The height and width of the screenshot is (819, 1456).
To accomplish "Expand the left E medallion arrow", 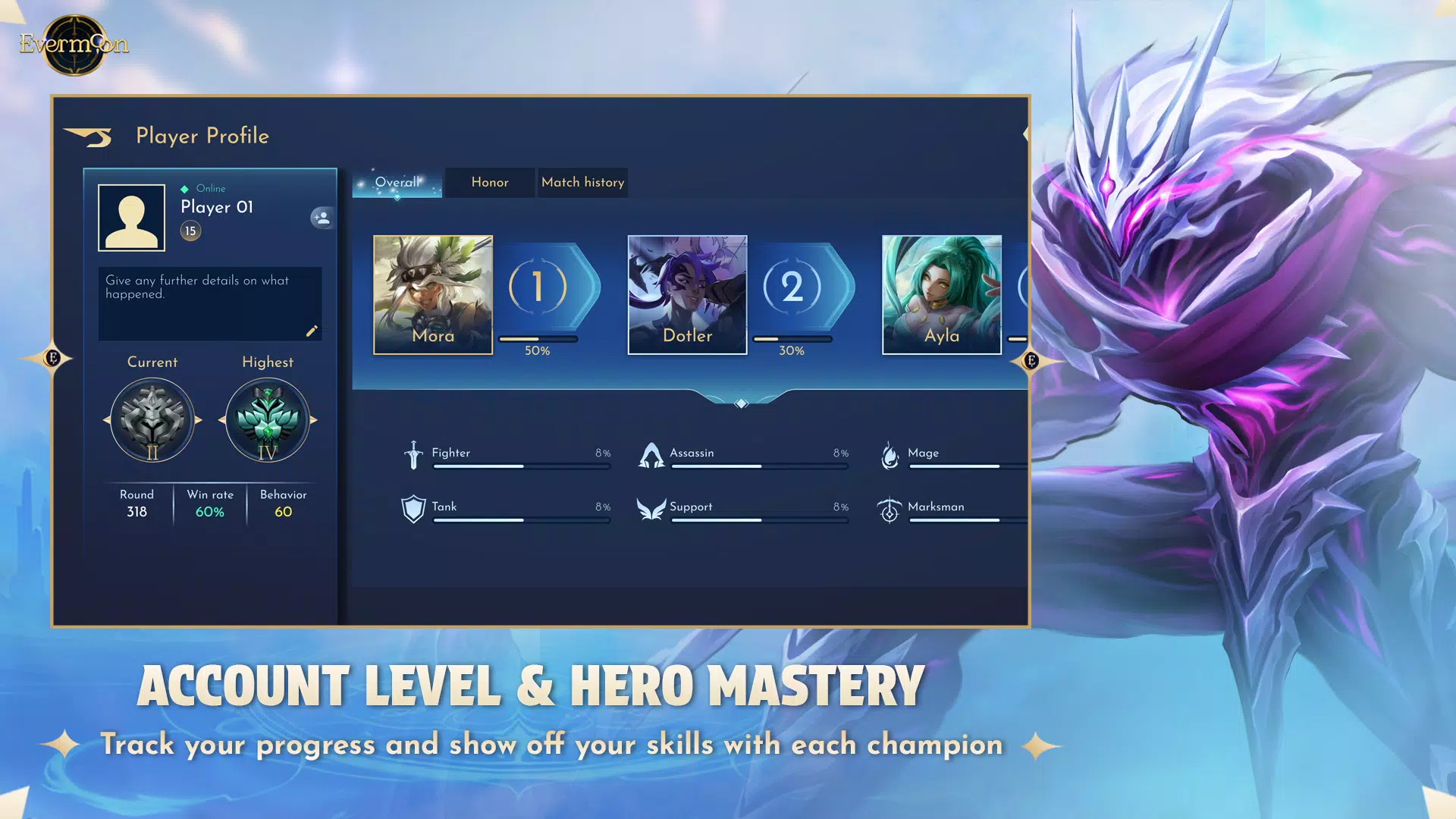I will 51,357.
